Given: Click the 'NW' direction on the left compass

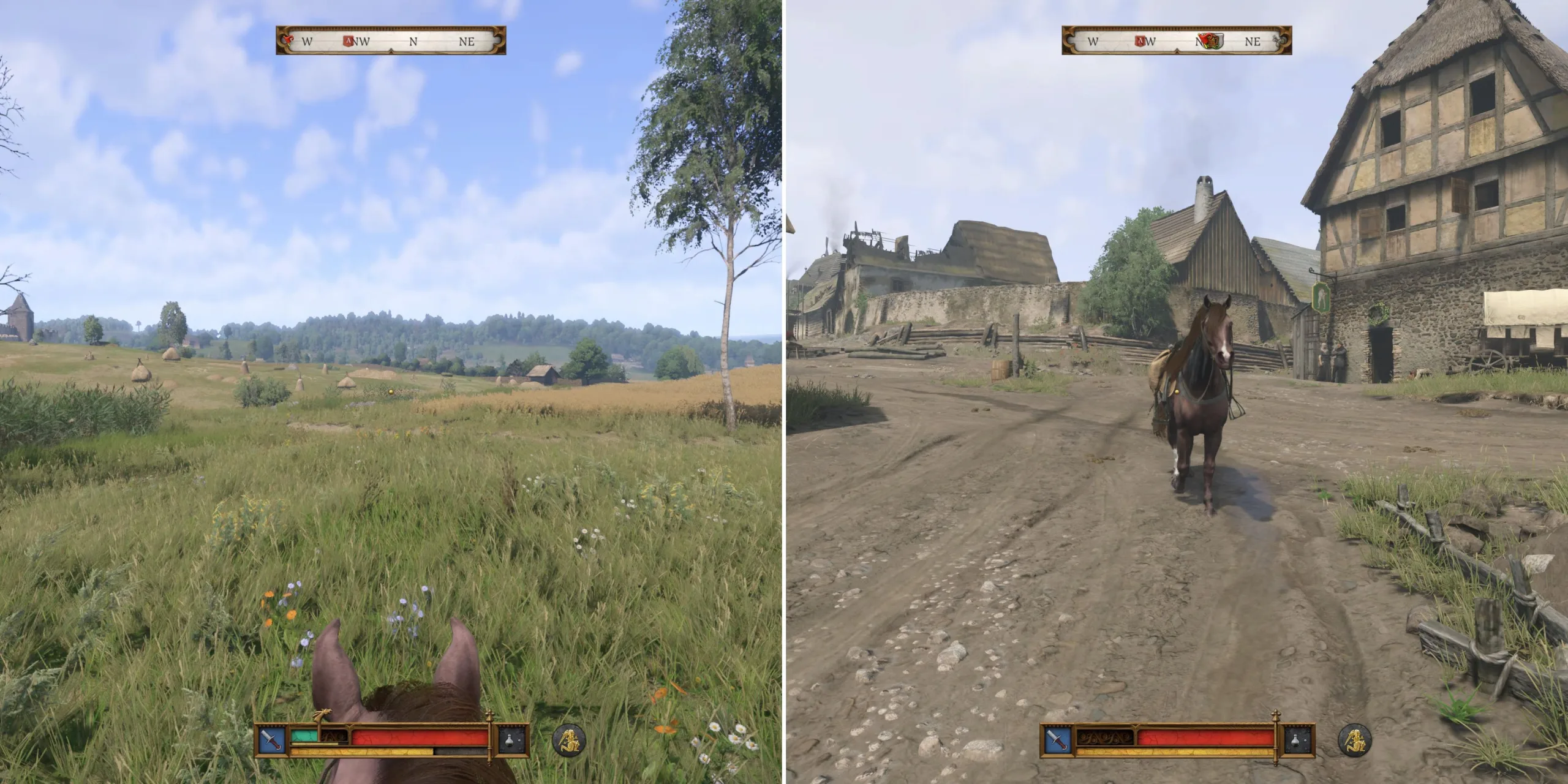Looking at the screenshot, I should point(363,41).
